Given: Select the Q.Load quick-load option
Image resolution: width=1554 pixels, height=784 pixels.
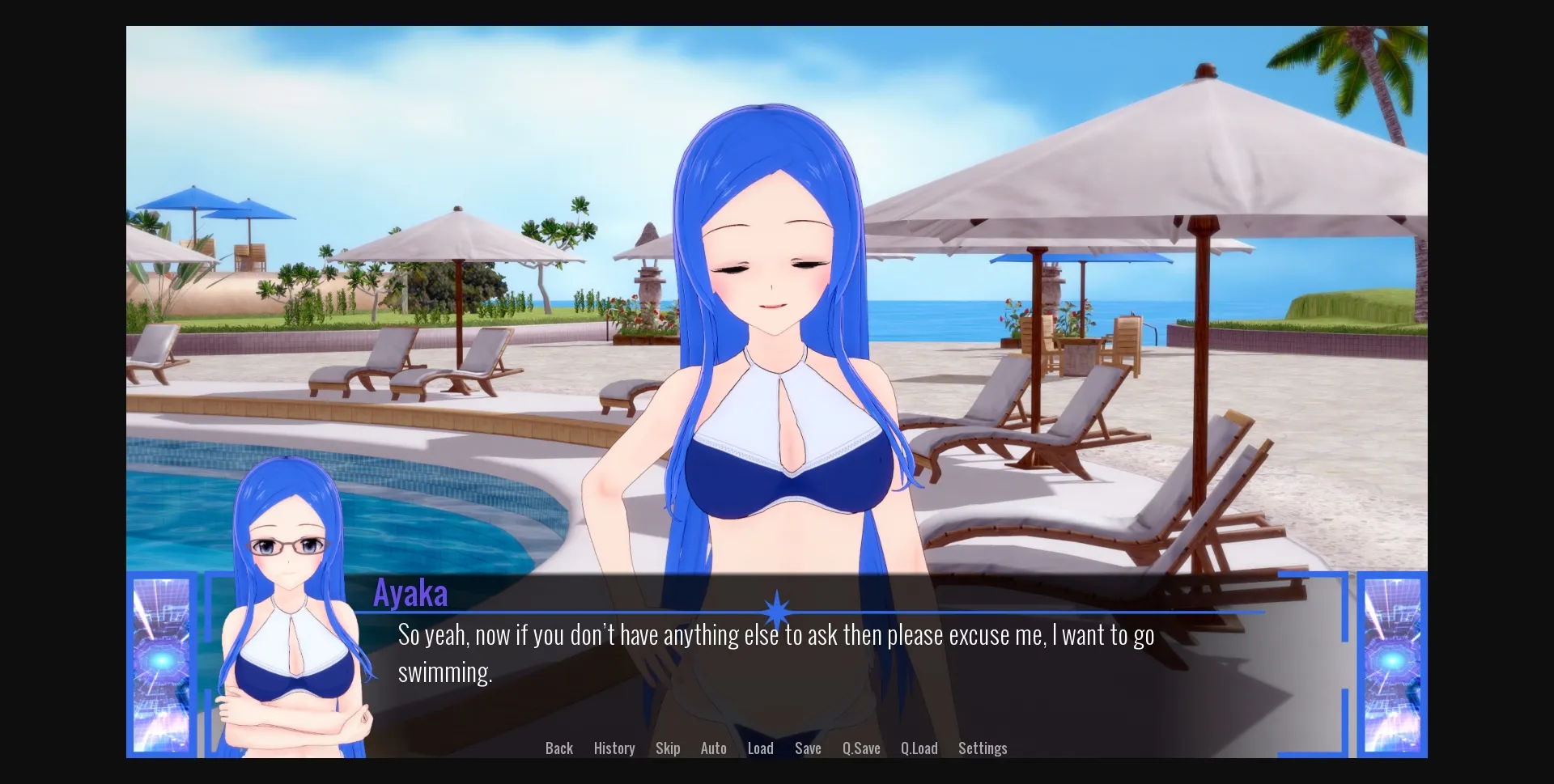Looking at the screenshot, I should (x=919, y=748).
